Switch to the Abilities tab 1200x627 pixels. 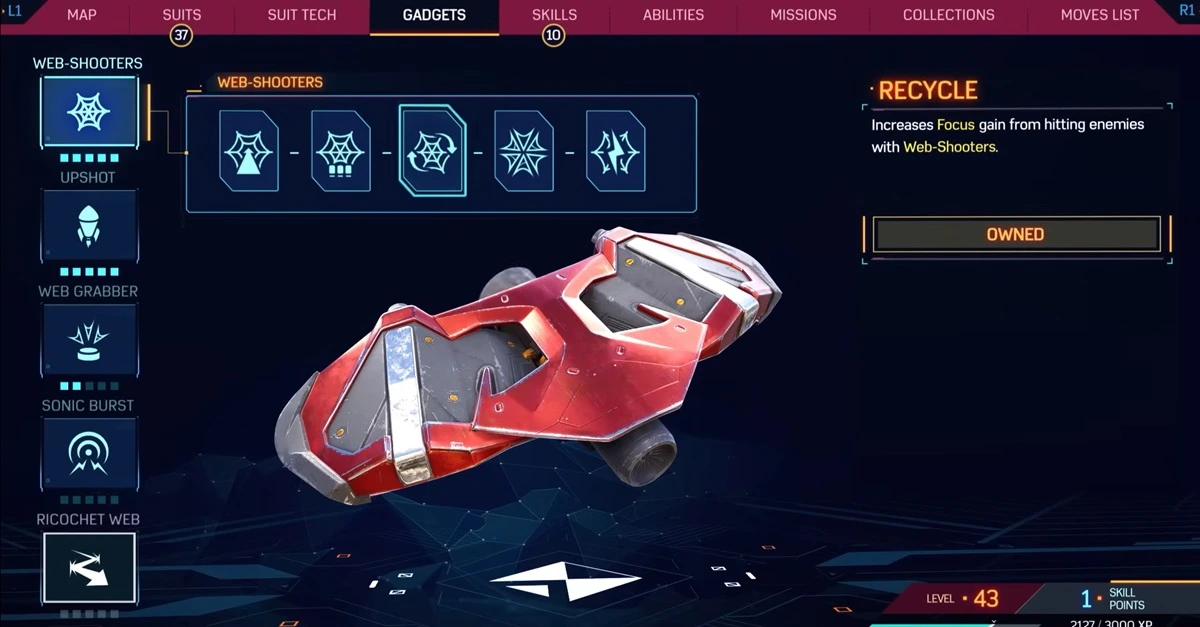click(673, 15)
